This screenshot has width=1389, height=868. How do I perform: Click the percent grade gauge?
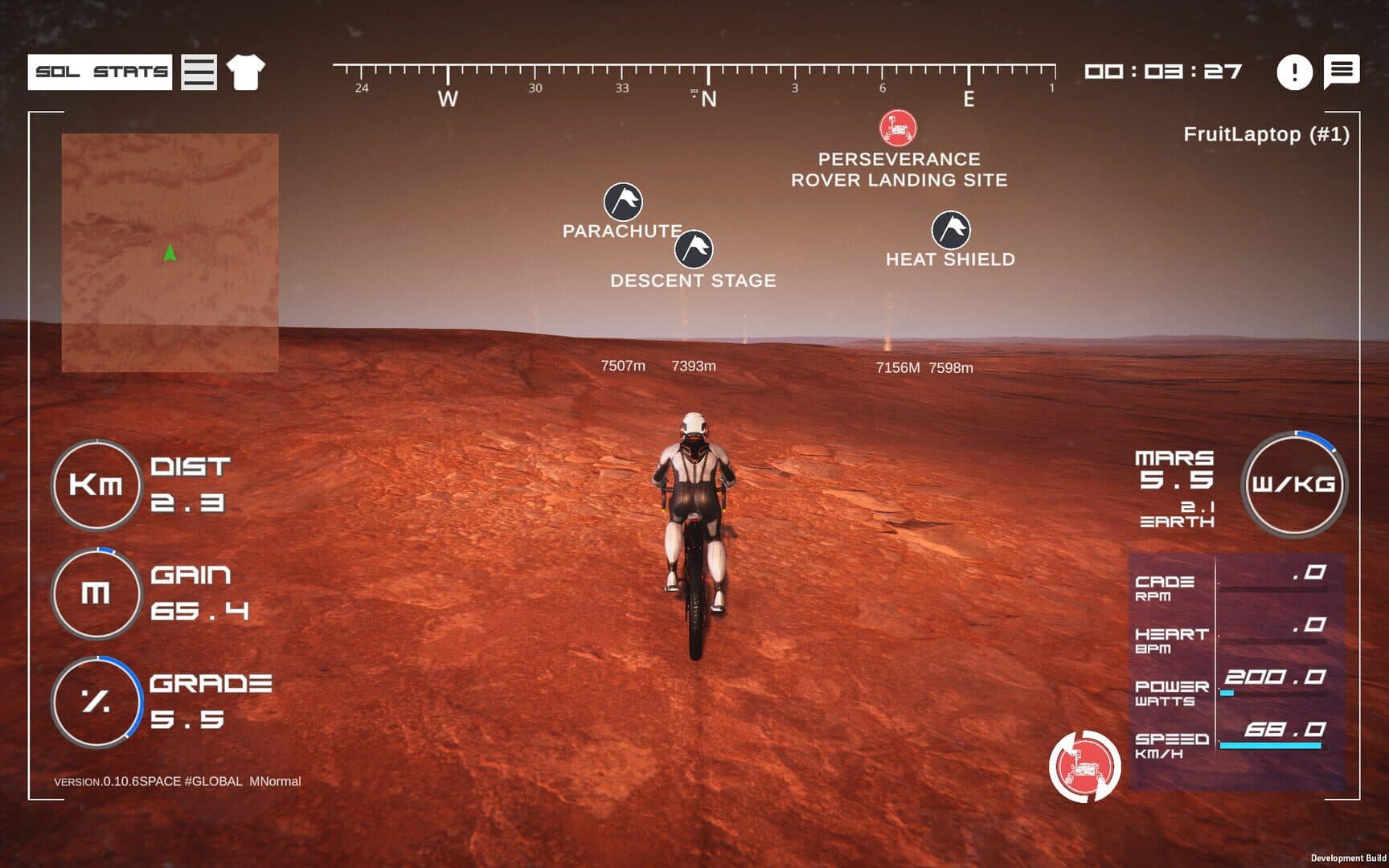(96, 702)
